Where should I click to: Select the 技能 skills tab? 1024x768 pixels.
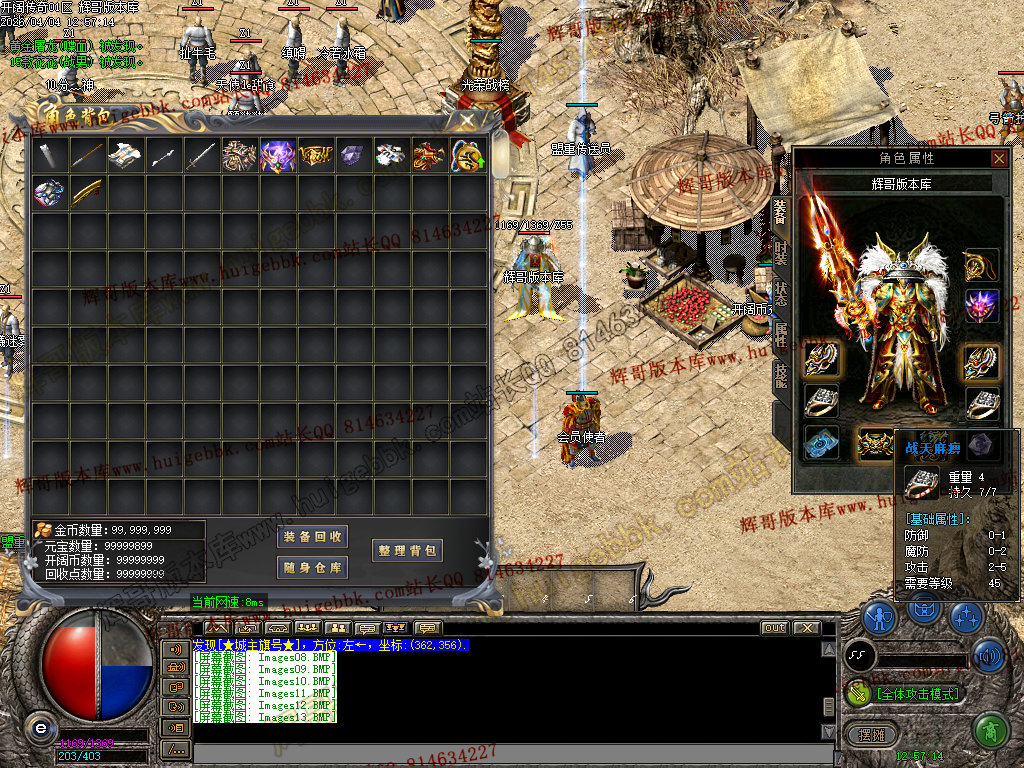[781, 375]
